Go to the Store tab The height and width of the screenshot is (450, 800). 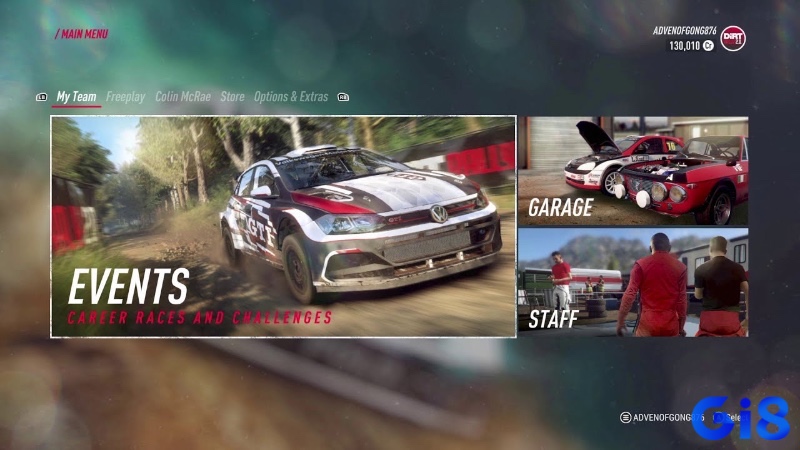click(x=232, y=97)
